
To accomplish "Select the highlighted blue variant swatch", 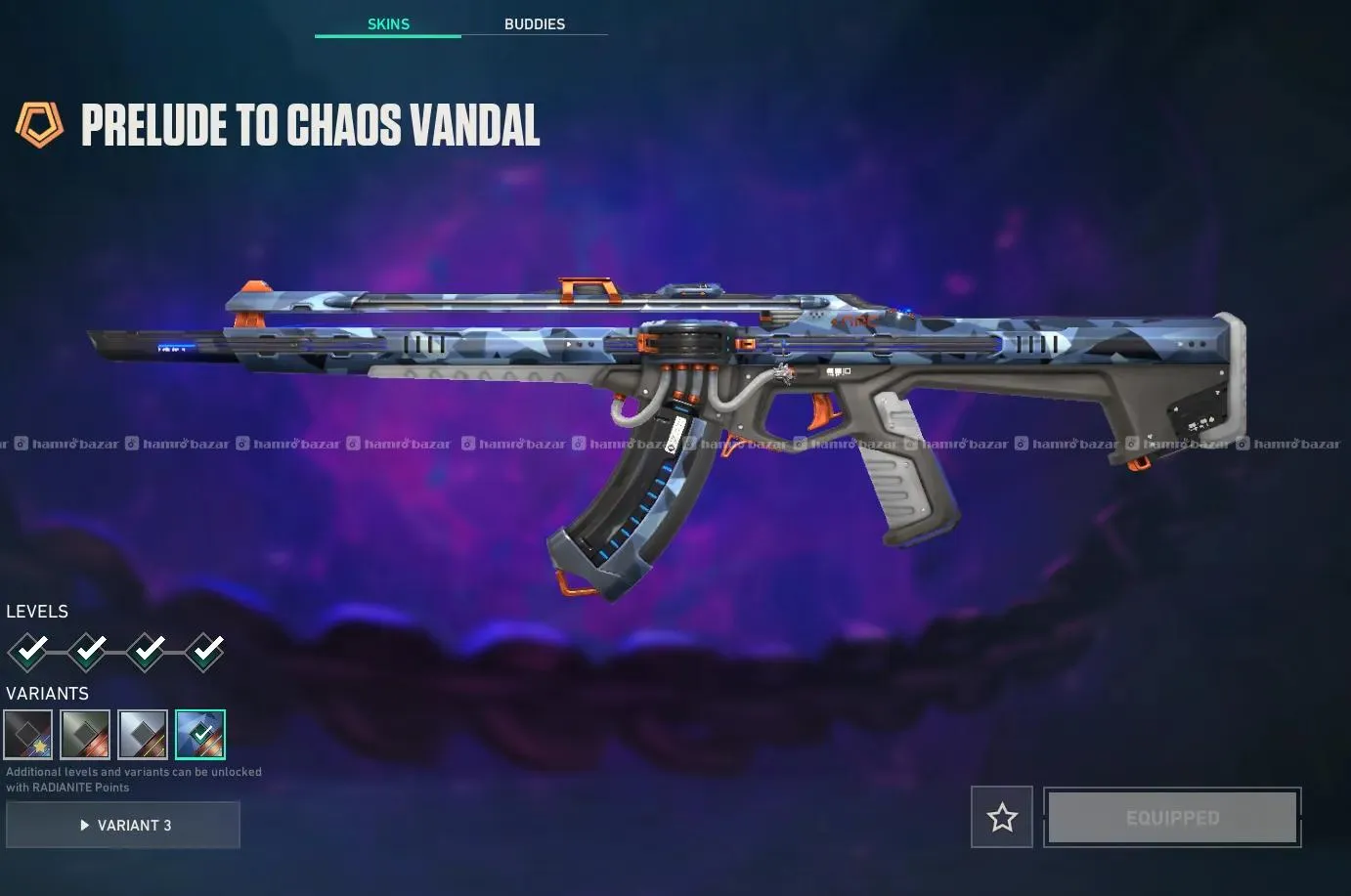I will [200, 735].
